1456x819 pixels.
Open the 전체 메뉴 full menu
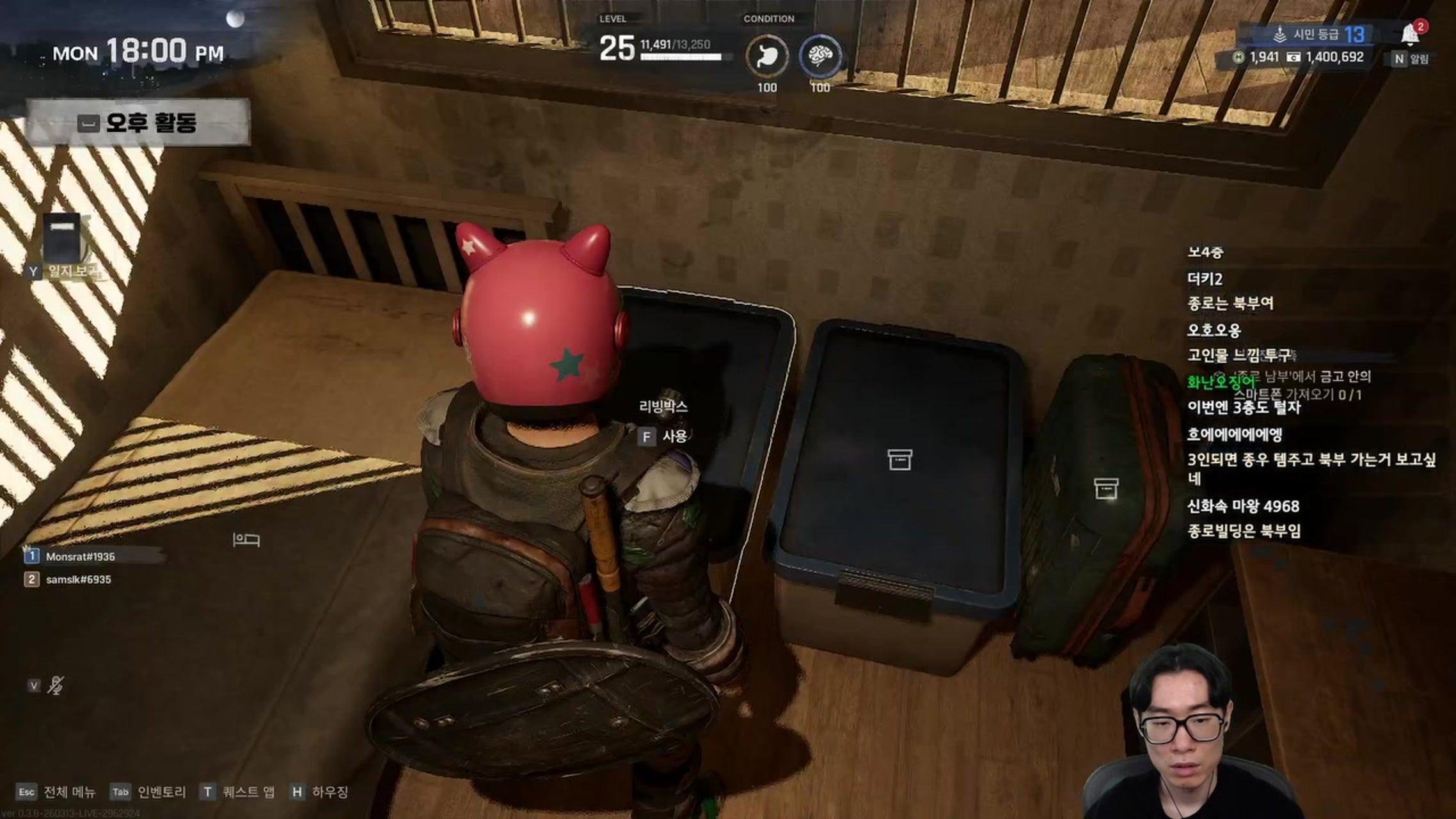(56, 792)
